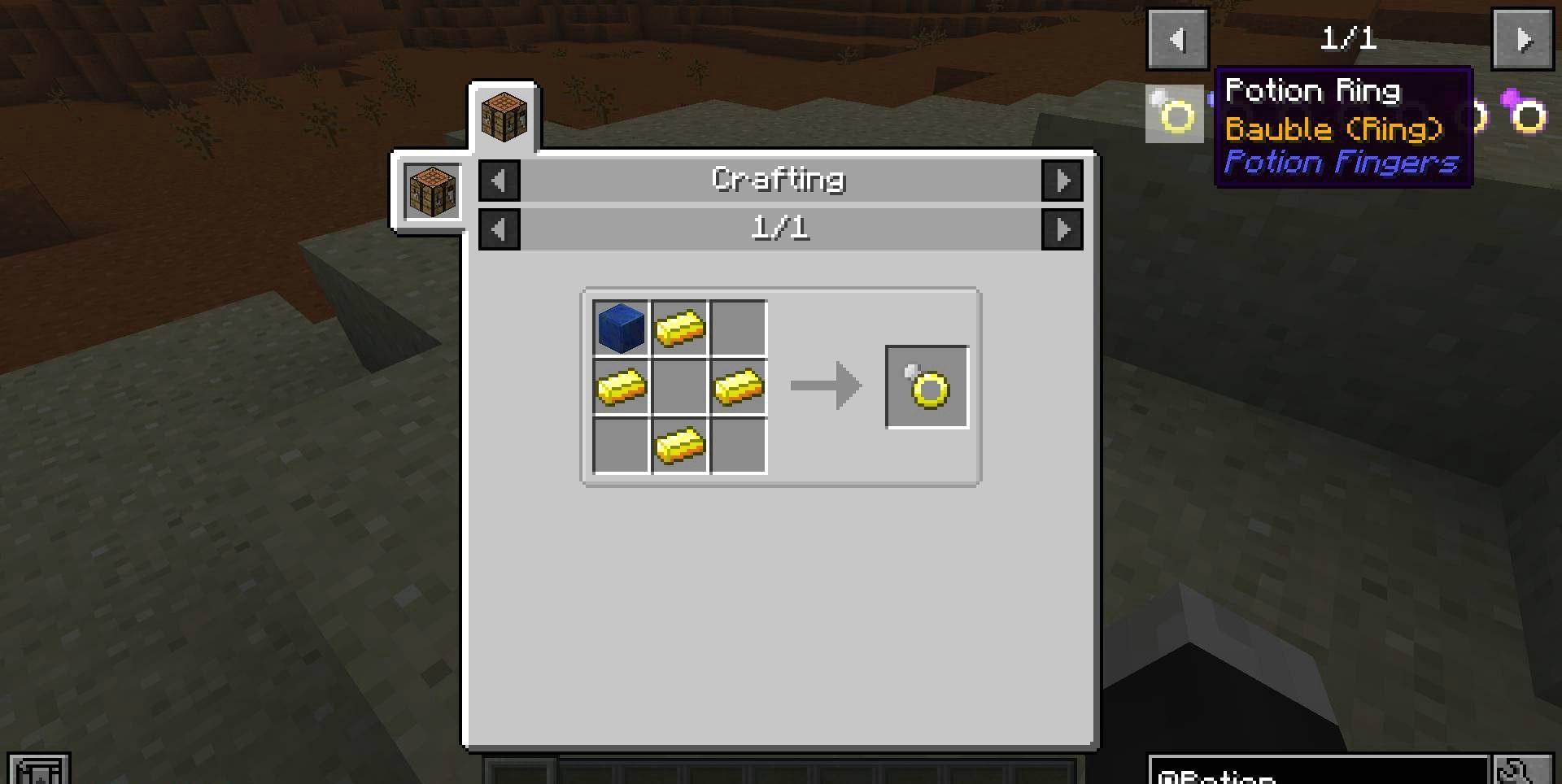Viewport: 1562px width, 784px height.
Task: Select the lapis lazuli block ingredient
Action: tap(621, 329)
